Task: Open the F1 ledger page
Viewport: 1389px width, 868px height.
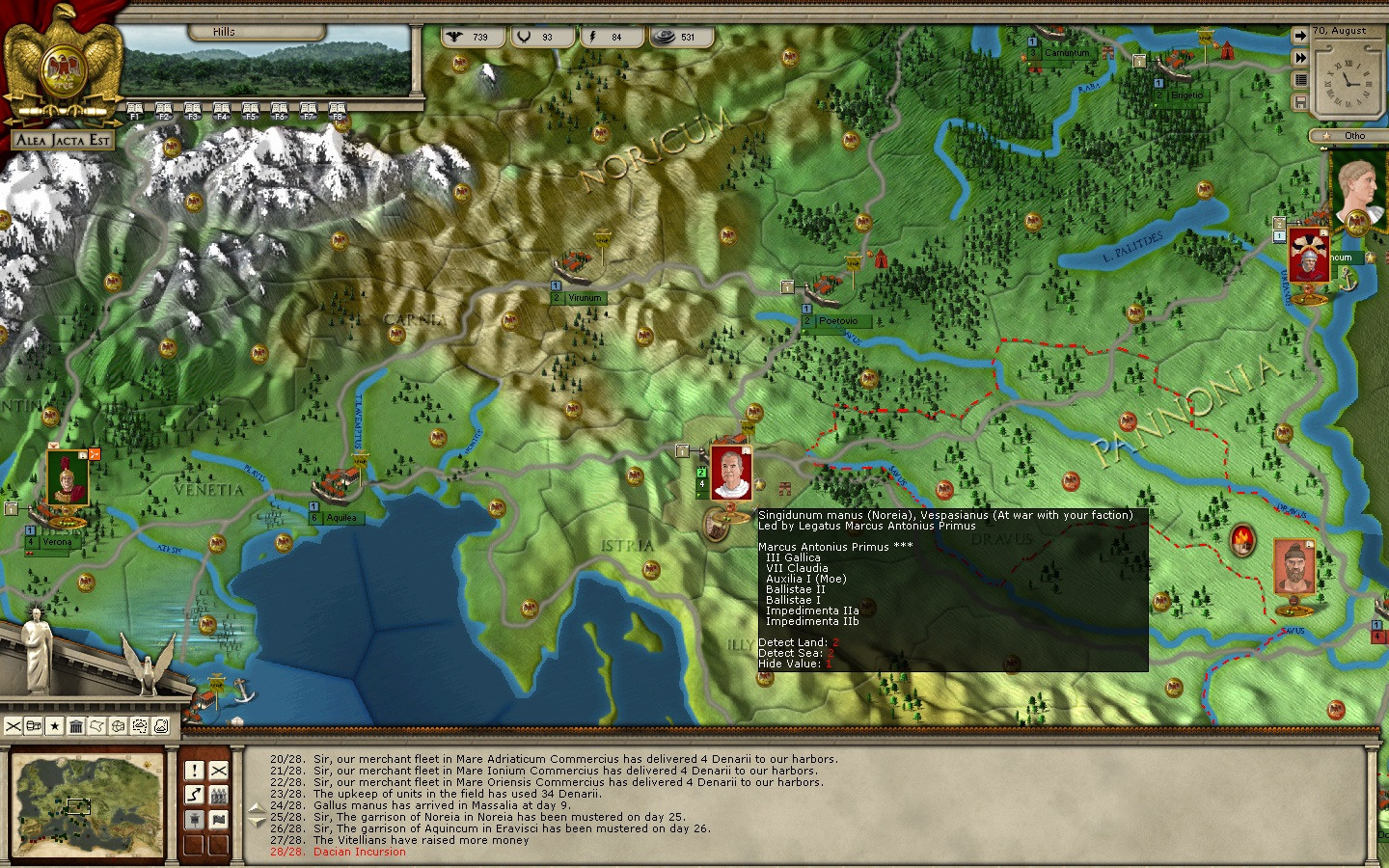Action: pyautogui.click(x=134, y=110)
